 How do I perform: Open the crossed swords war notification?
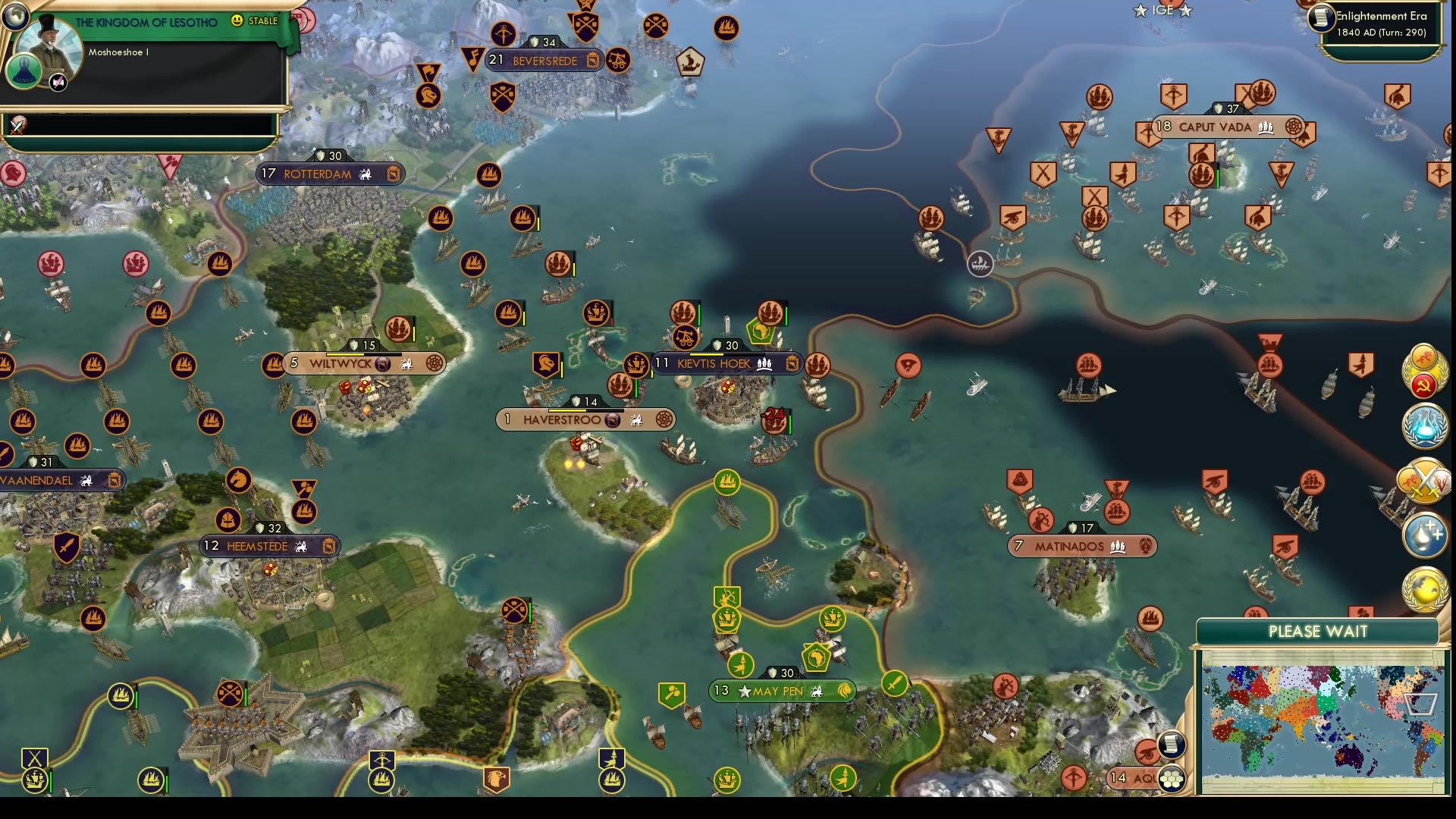pos(1424,480)
